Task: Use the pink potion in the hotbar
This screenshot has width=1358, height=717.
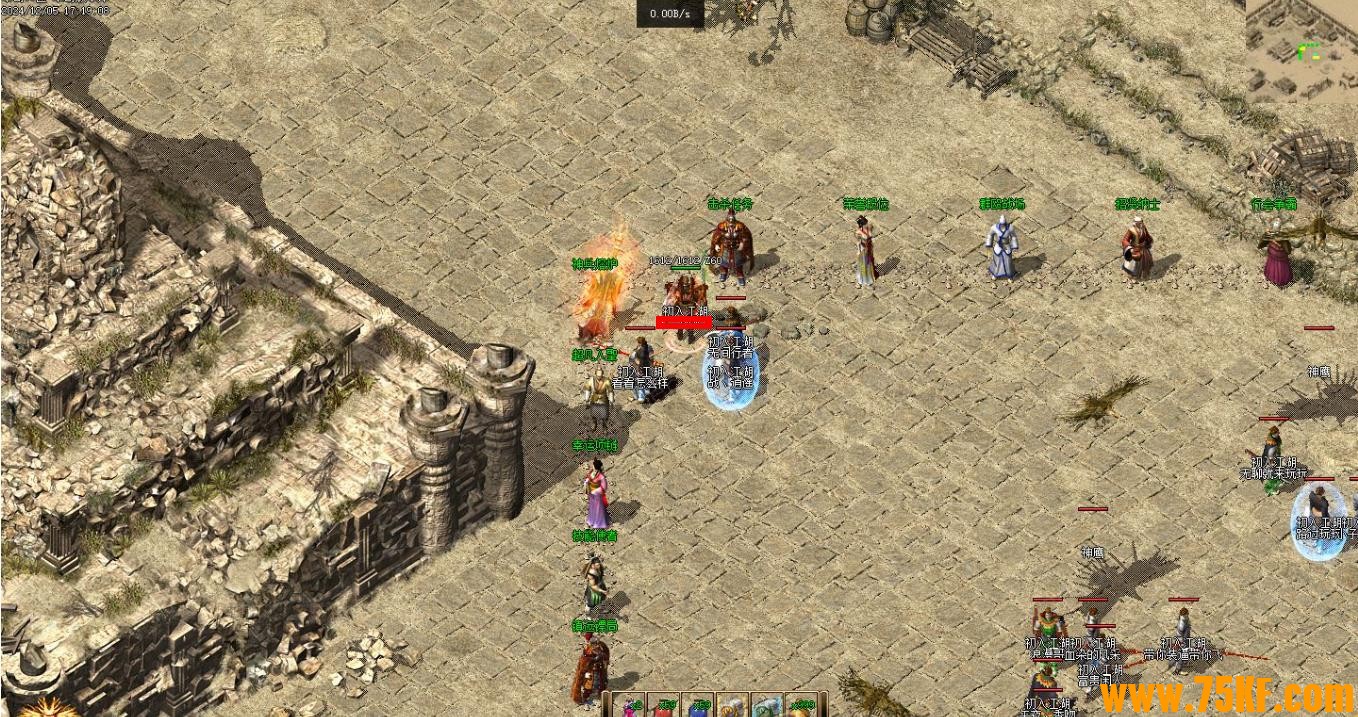Action: tap(629, 705)
